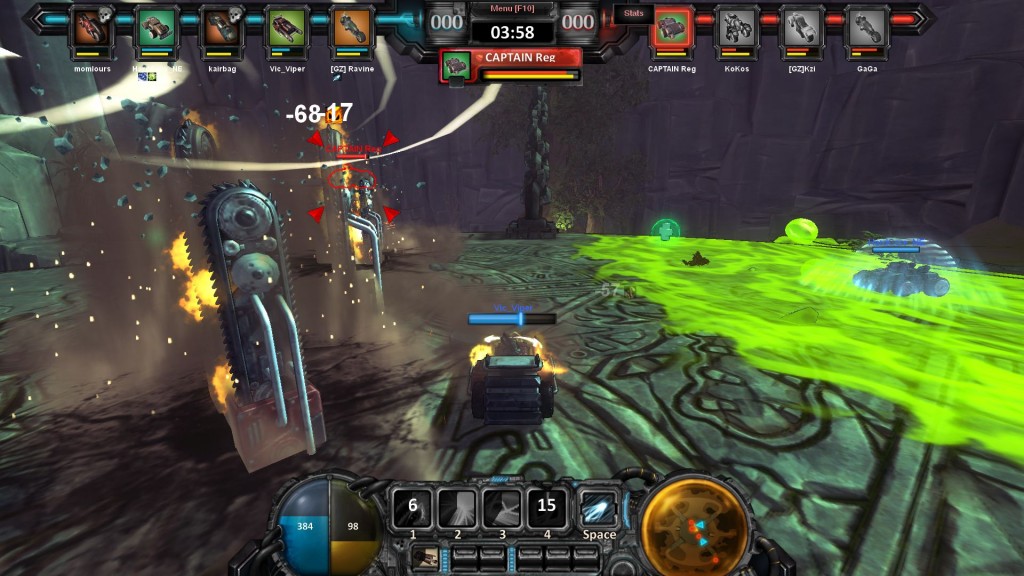Select [GZ] Ravine's vehicle portrait

351,29
